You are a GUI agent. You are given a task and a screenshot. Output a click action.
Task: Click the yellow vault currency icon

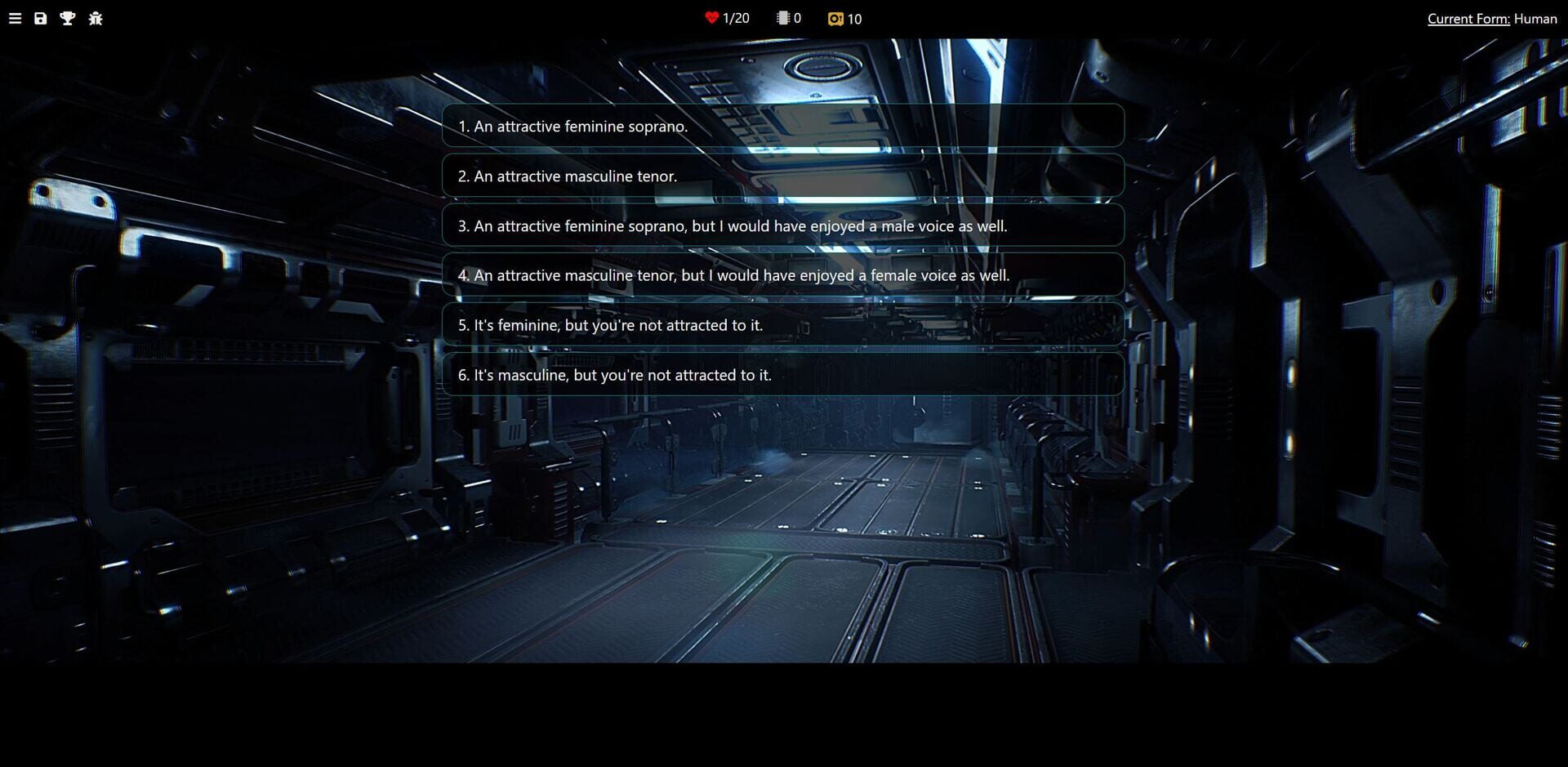coord(836,18)
